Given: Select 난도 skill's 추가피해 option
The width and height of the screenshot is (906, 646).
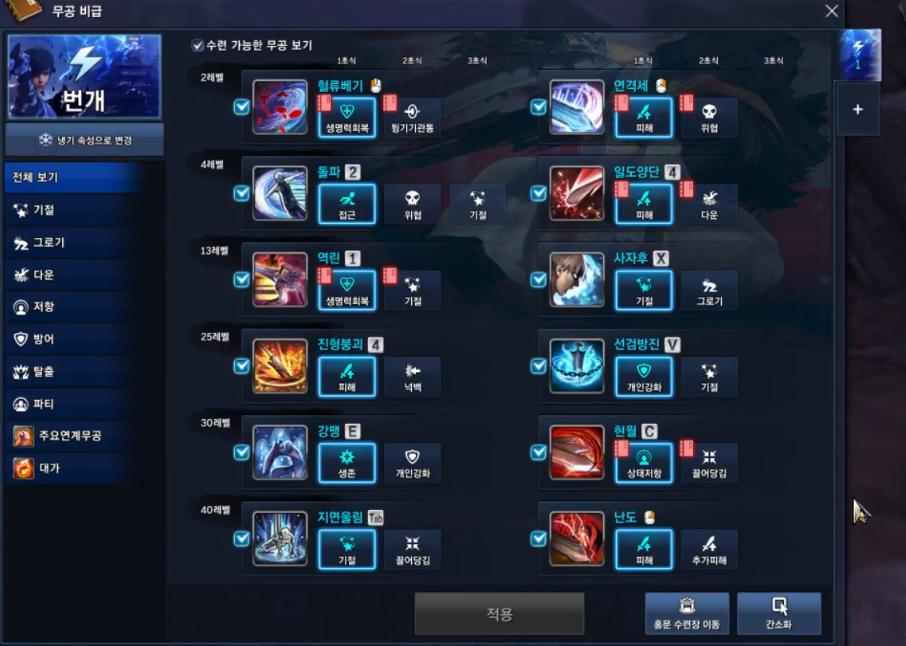Looking at the screenshot, I should (x=709, y=549).
